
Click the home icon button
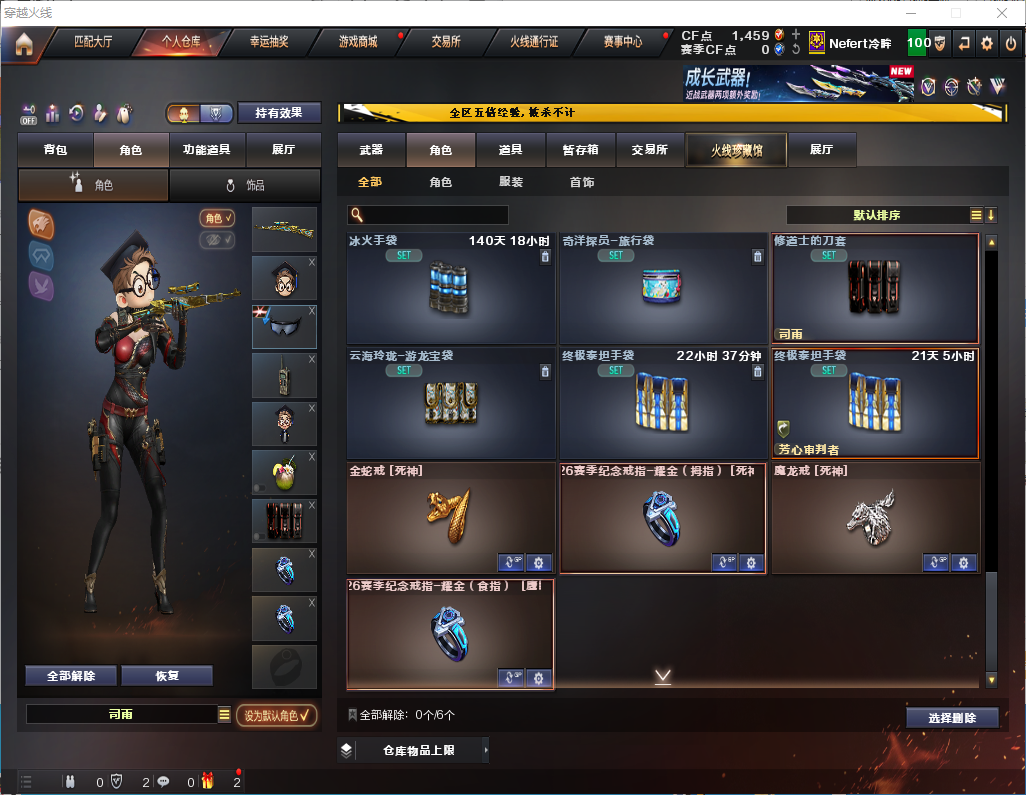pyautogui.click(x=24, y=44)
